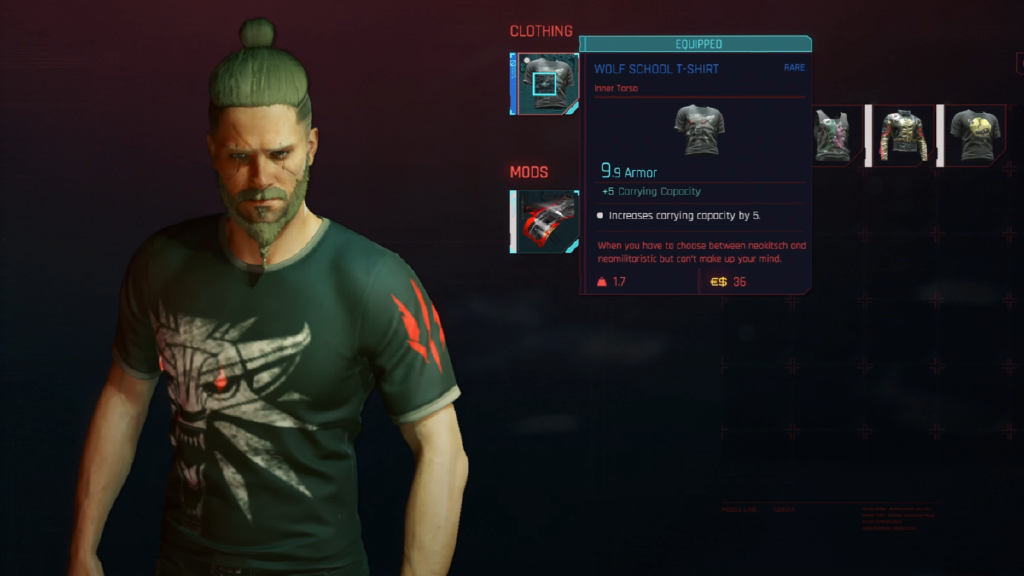This screenshot has width=1024, height=576.
Task: Select the equipped Wolf School T-shirt slot
Action: coord(546,84)
